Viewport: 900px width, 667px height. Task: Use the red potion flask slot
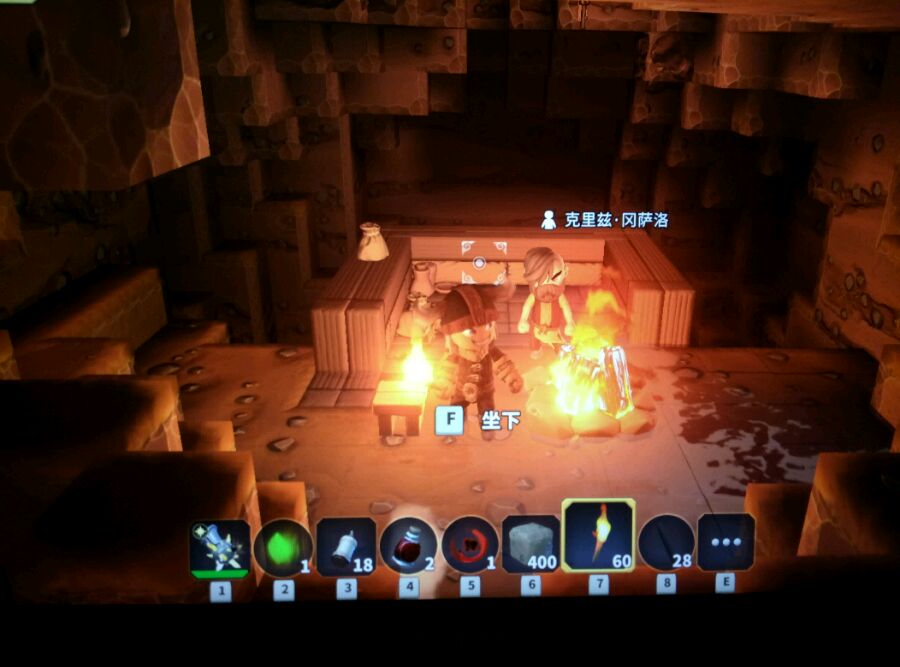point(409,545)
